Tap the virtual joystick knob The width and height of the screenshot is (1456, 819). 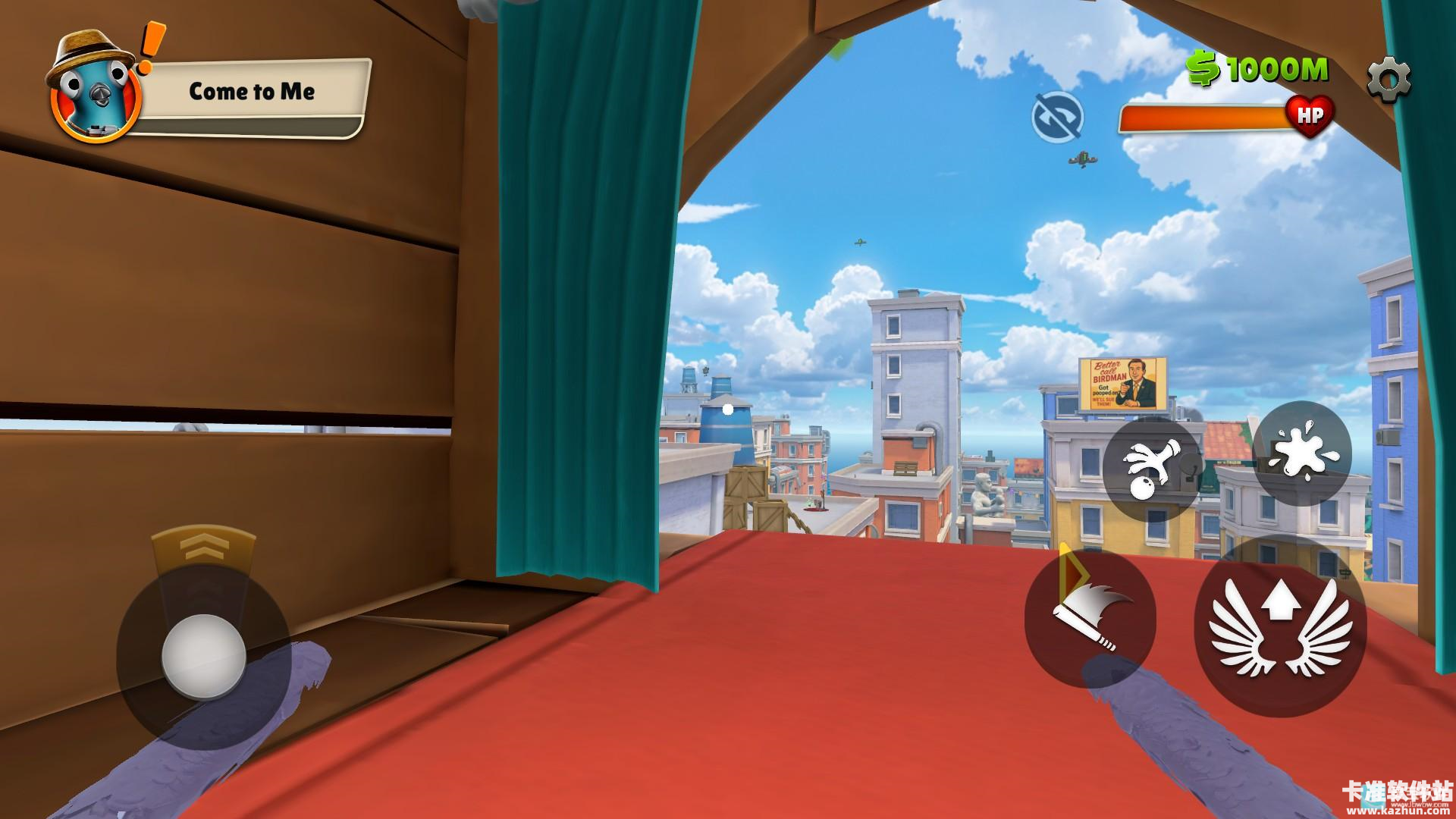(x=203, y=656)
